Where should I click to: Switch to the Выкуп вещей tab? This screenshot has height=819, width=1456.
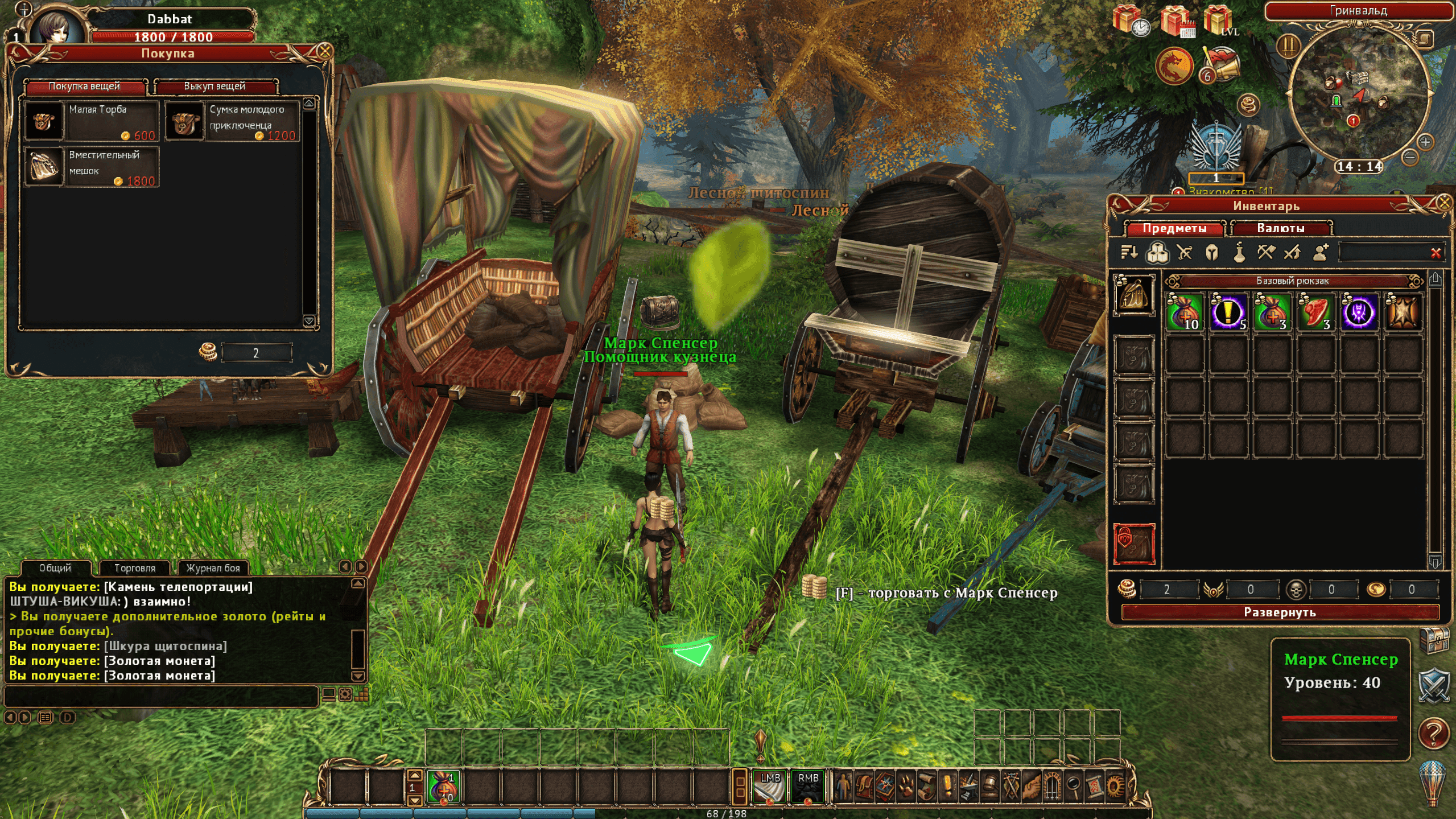[x=215, y=87]
